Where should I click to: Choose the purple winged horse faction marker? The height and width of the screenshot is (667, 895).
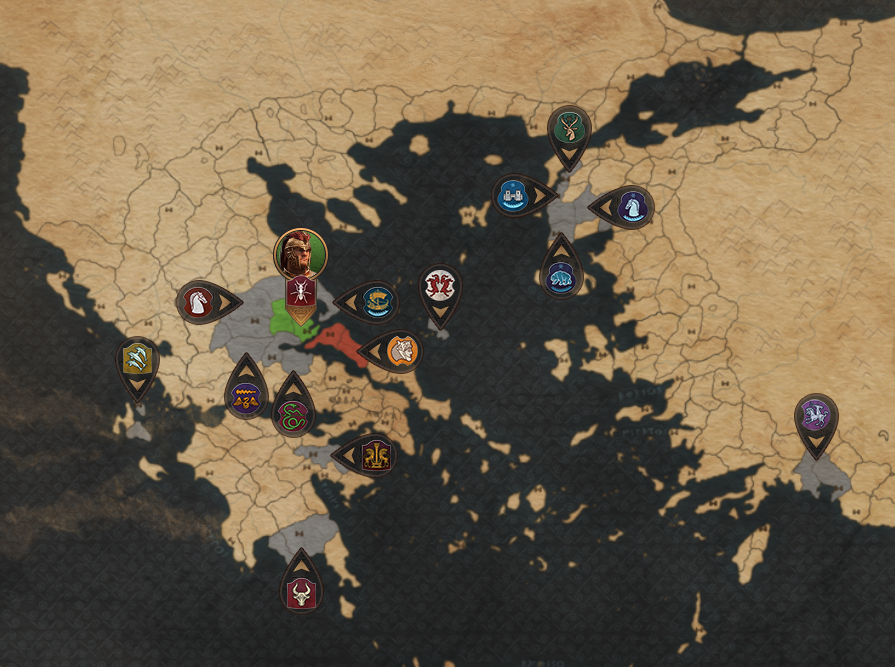tap(815, 415)
